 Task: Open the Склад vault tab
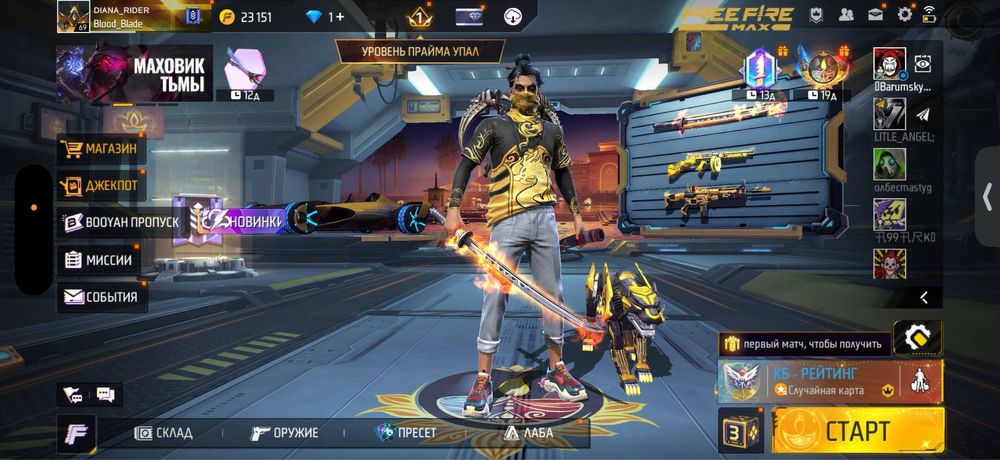[165, 433]
